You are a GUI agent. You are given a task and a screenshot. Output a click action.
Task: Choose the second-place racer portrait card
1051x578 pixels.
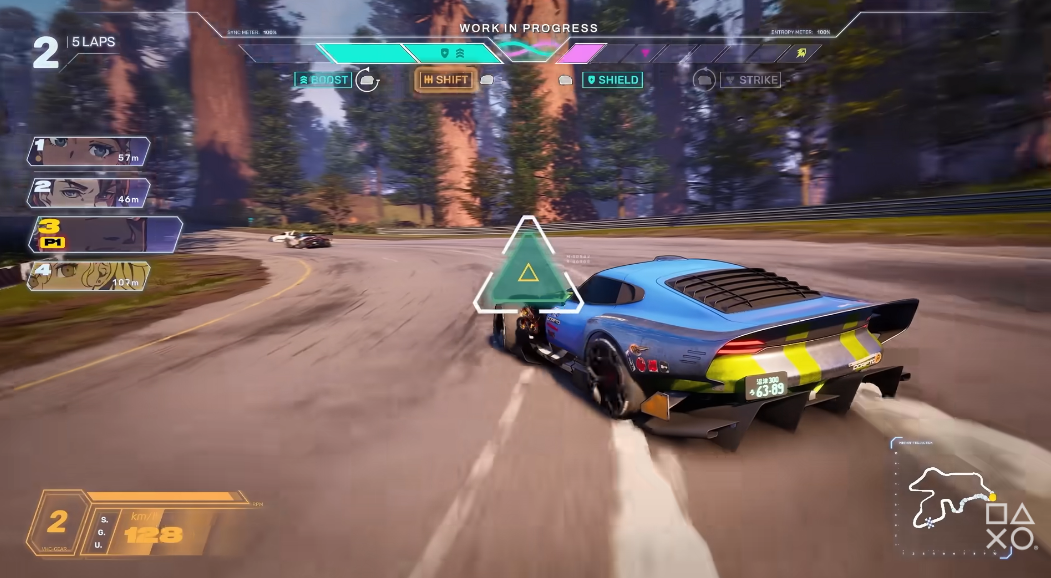(89, 192)
